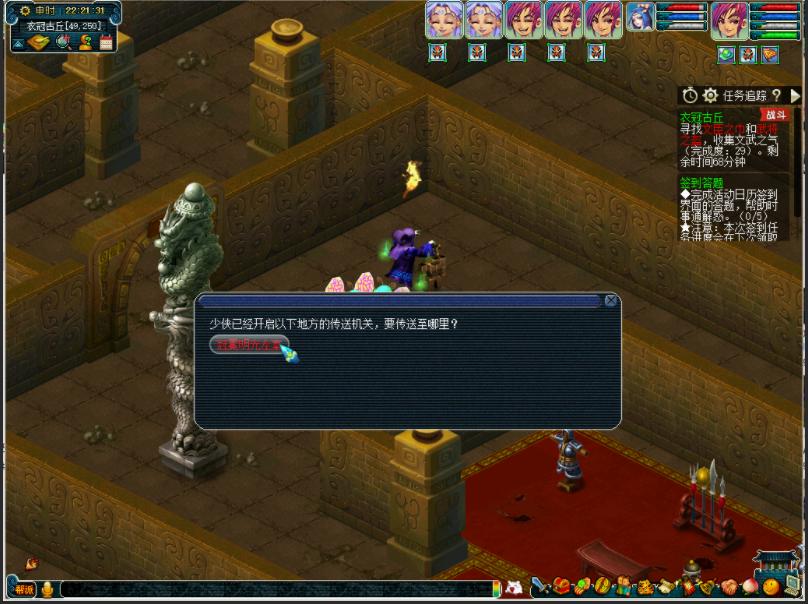Close the teleport dialogue window
This screenshot has width=808, height=604.
pyautogui.click(x=610, y=301)
